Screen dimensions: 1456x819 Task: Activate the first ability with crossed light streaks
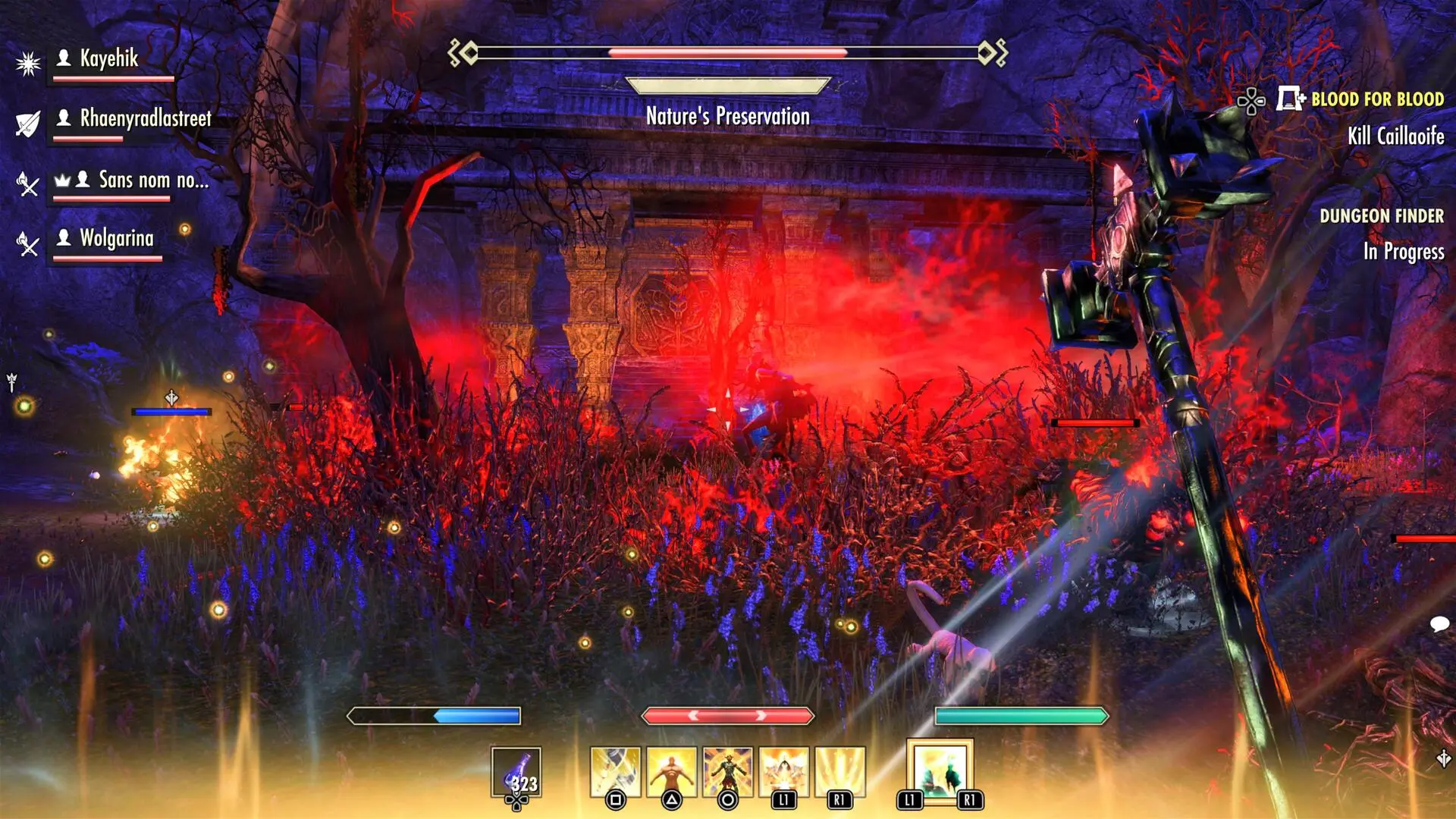point(615,772)
